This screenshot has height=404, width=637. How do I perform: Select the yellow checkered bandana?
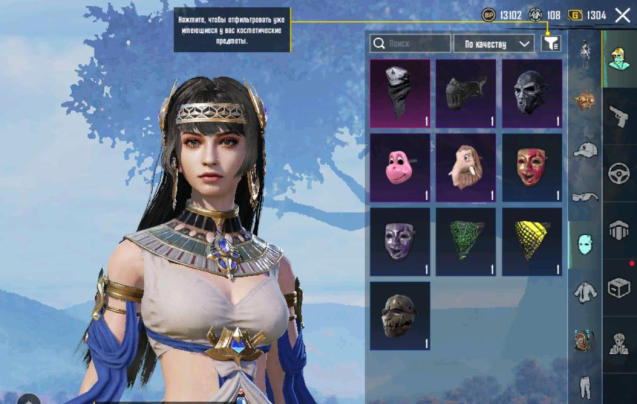pos(531,242)
